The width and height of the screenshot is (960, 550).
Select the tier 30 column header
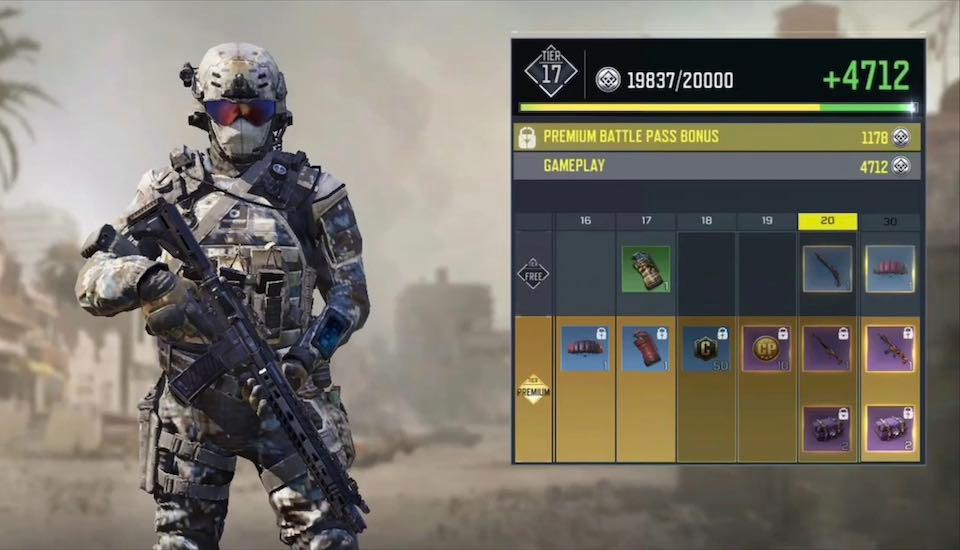(x=889, y=221)
